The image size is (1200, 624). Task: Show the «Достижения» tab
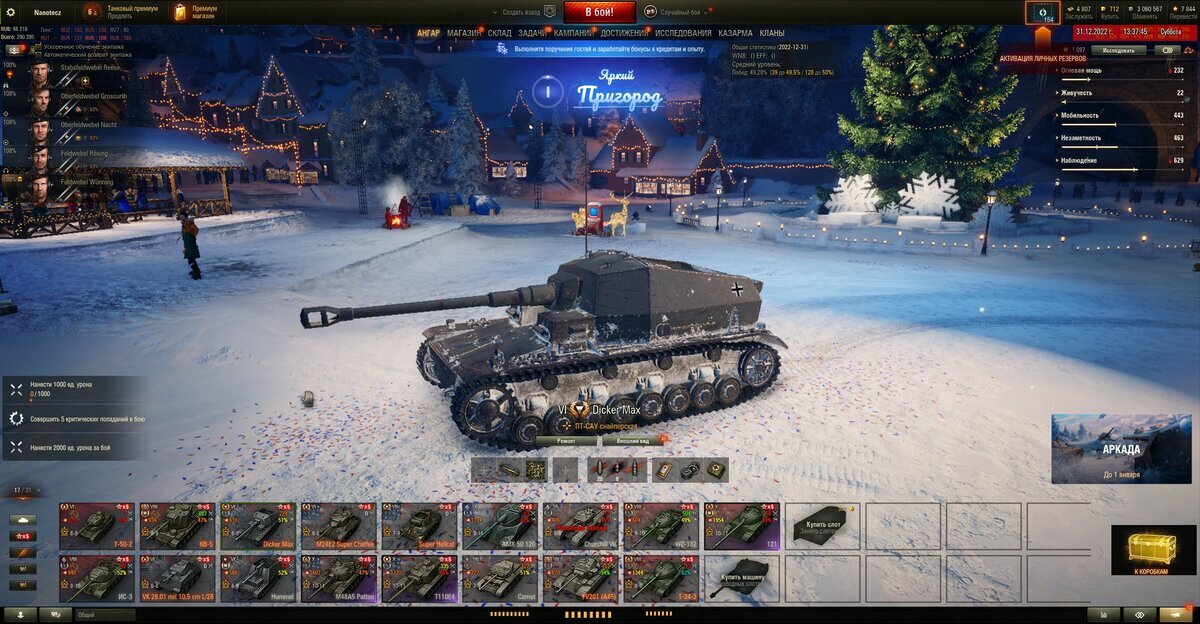[x=624, y=33]
